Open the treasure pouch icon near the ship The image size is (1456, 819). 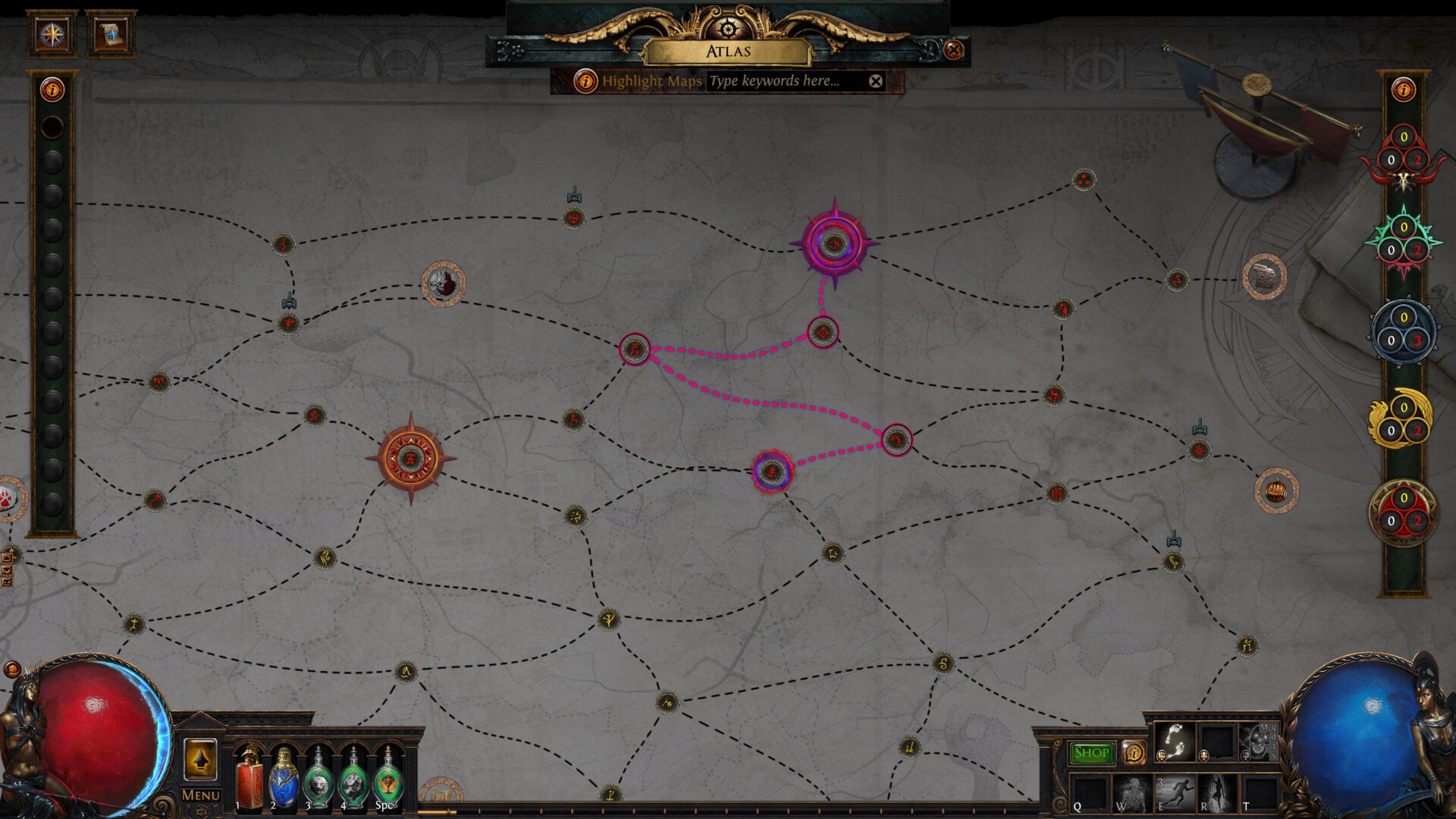click(1265, 277)
